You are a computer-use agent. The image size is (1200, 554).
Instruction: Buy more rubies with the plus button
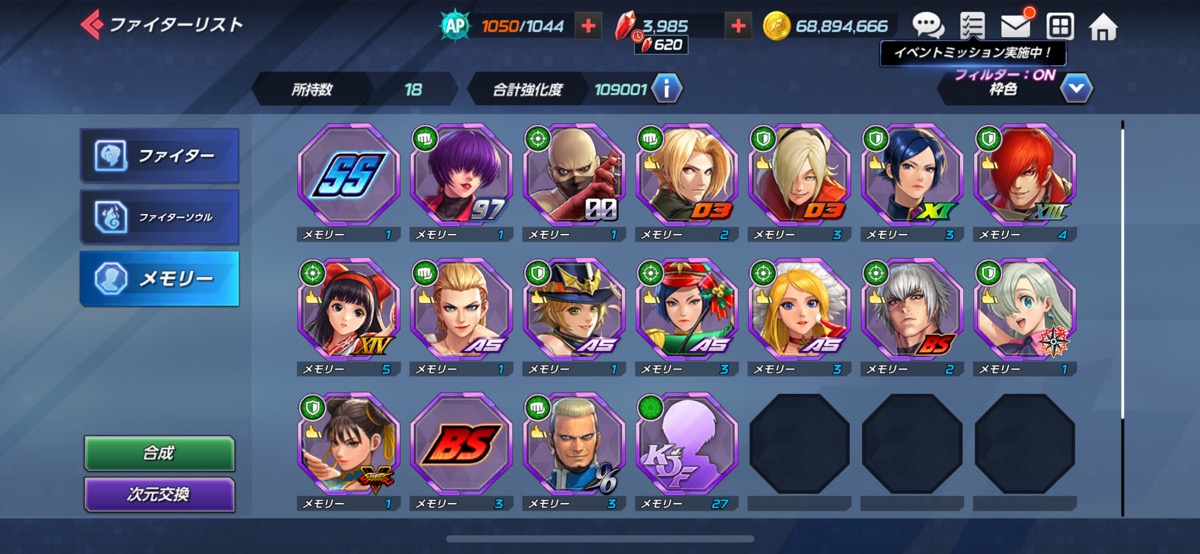coord(738,26)
